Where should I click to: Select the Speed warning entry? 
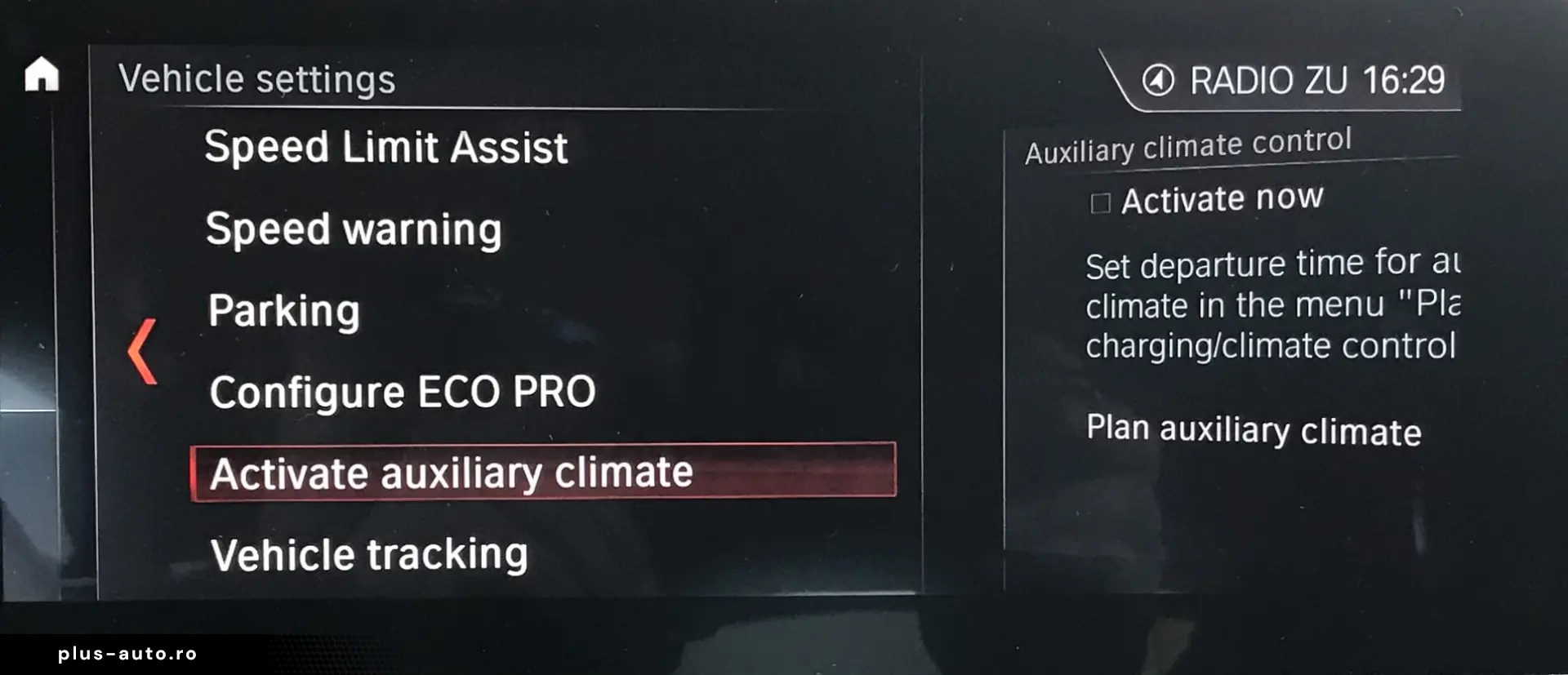pos(354,229)
